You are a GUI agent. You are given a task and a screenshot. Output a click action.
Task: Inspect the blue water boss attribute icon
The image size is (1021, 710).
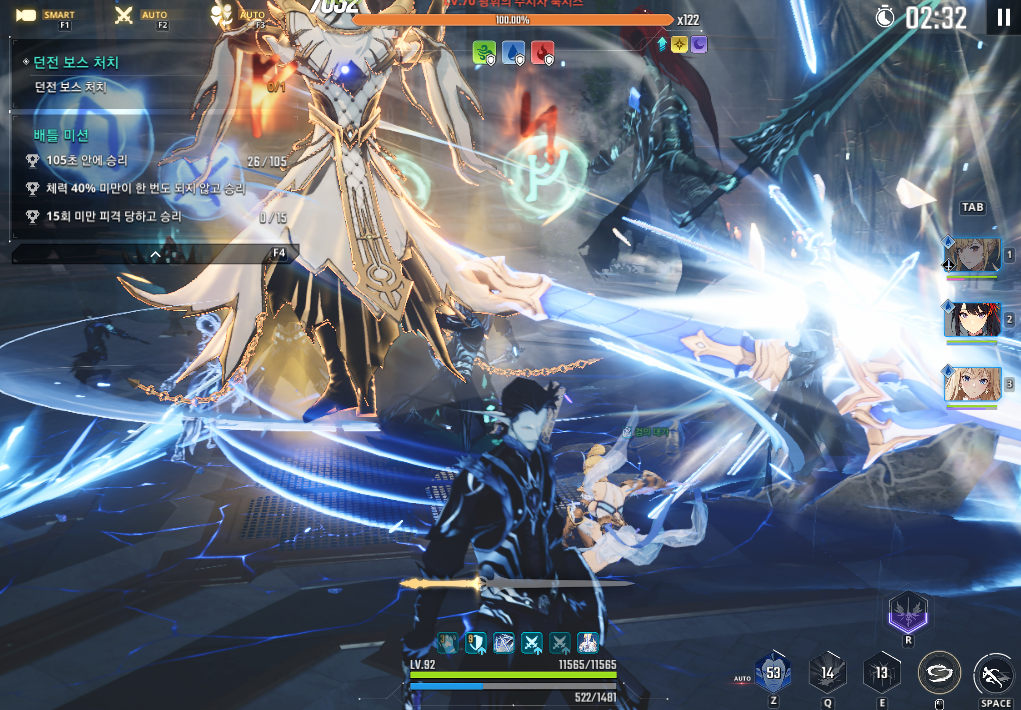pyautogui.click(x=514, y=54)
